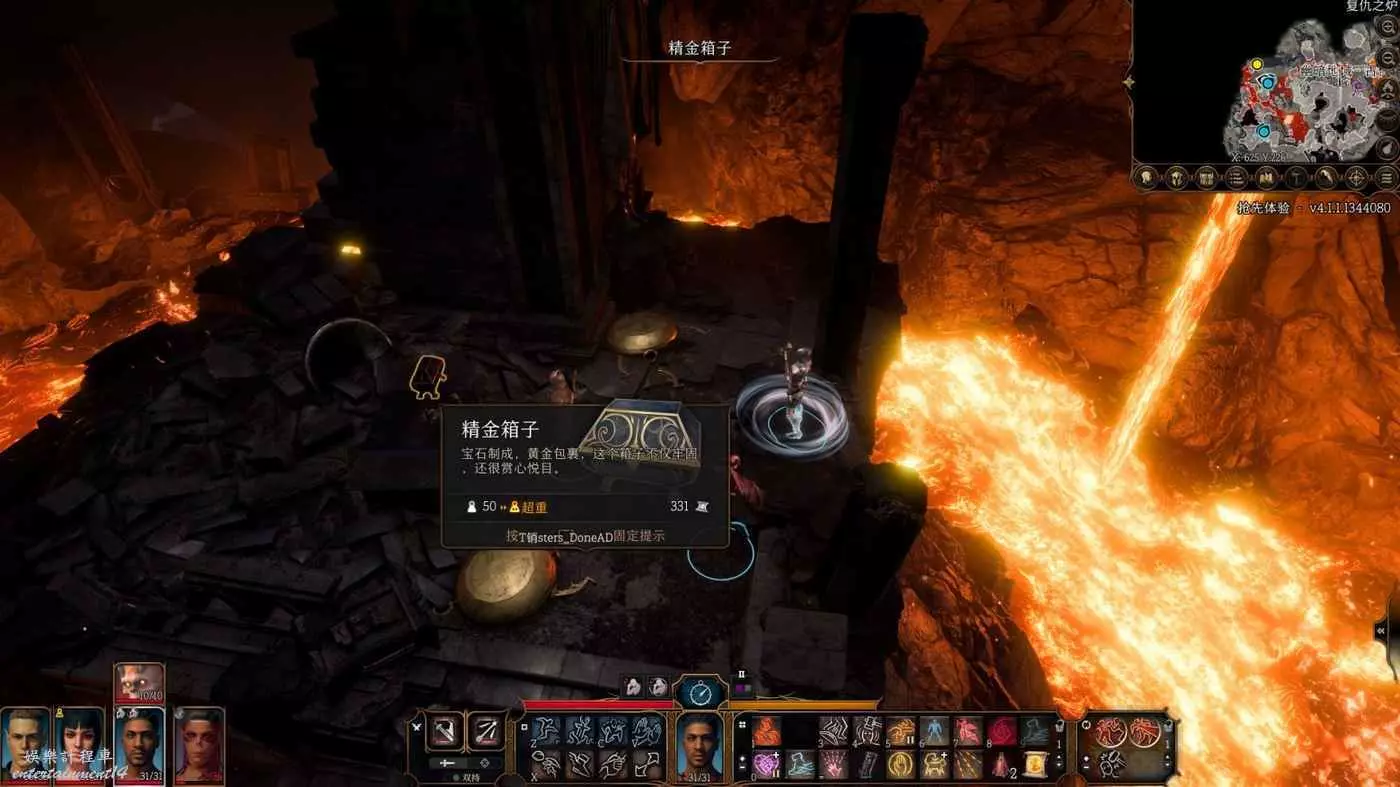Screen dimensions: 1400x787
Task: Activate the yellow hand-in-circle ability
Action: click(x=901, y=765)
